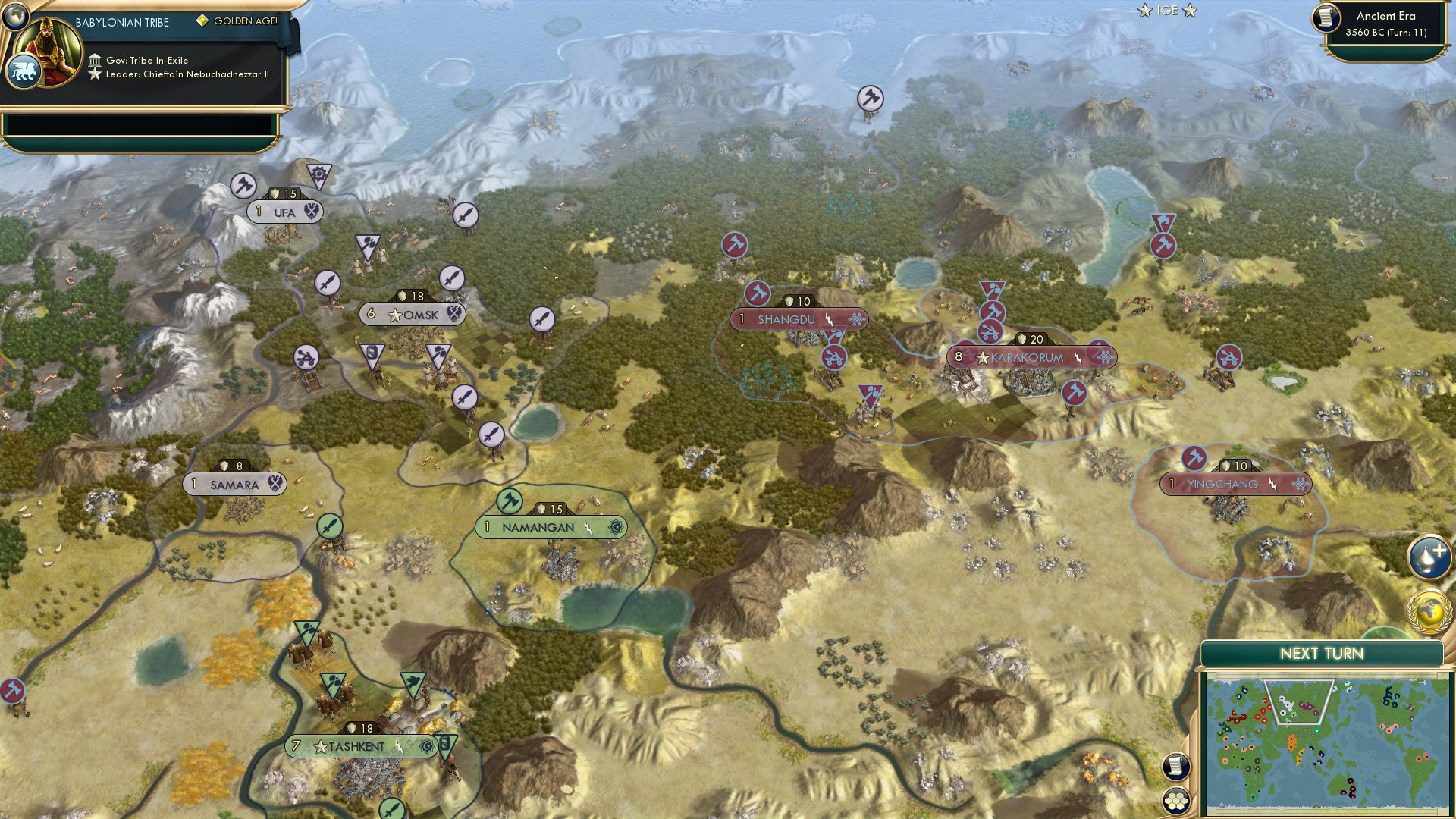1456x819 pixels.
Task: Open the Yingchang city screen
Action: point(1236,482)
